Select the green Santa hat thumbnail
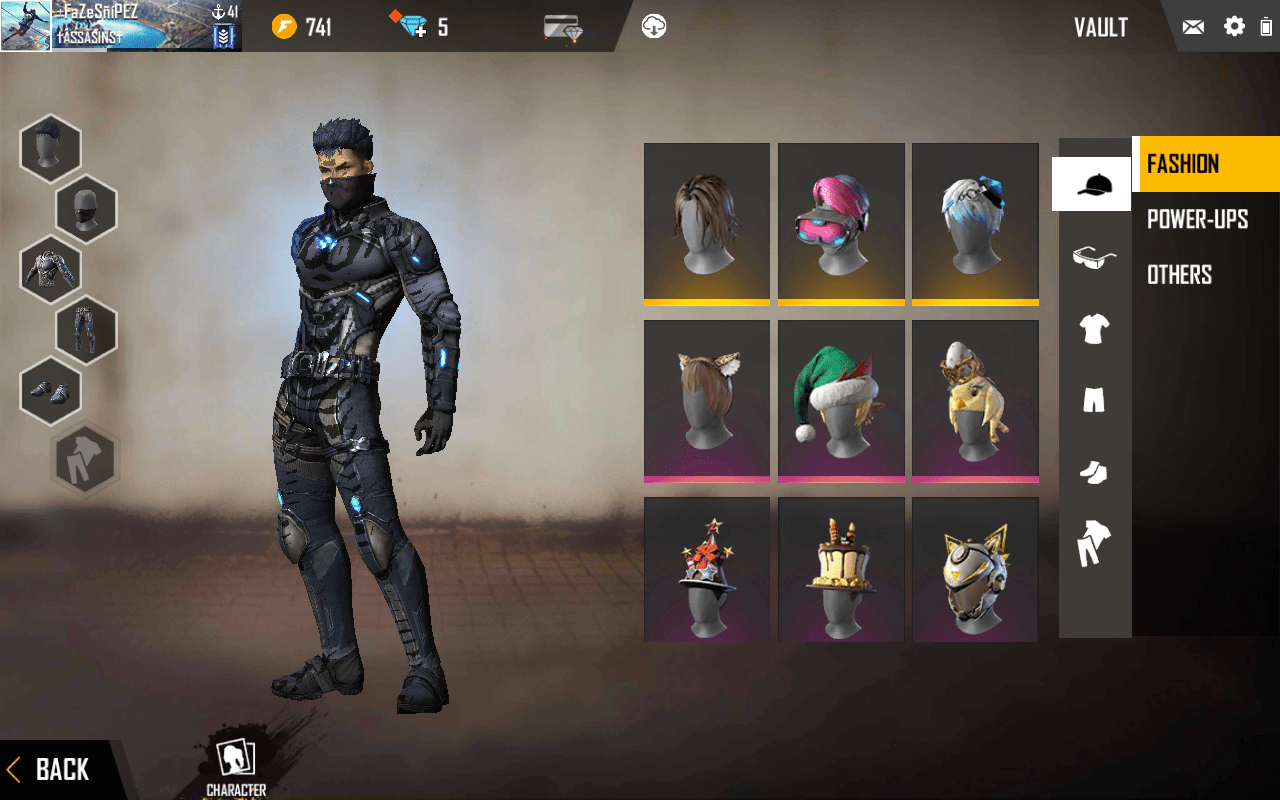 (x=841, y=399)
